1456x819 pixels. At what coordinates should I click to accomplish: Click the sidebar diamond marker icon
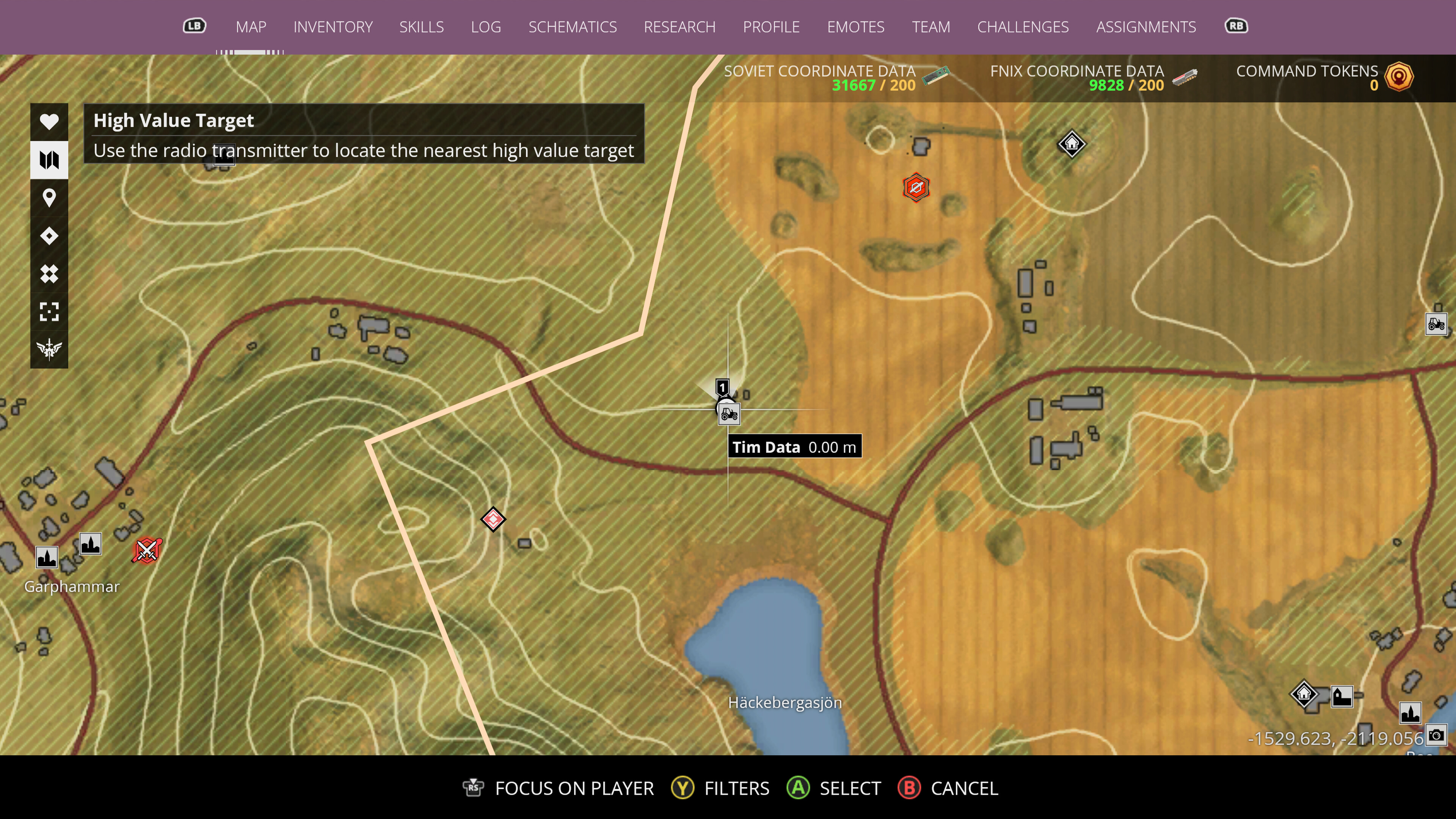point(49,236)
